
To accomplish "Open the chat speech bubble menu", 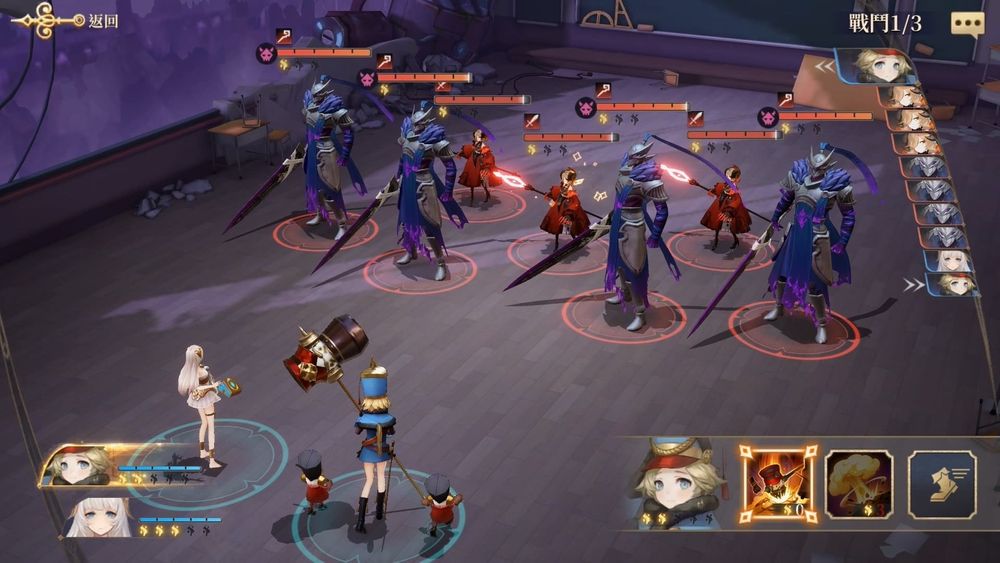I will 966,23.
